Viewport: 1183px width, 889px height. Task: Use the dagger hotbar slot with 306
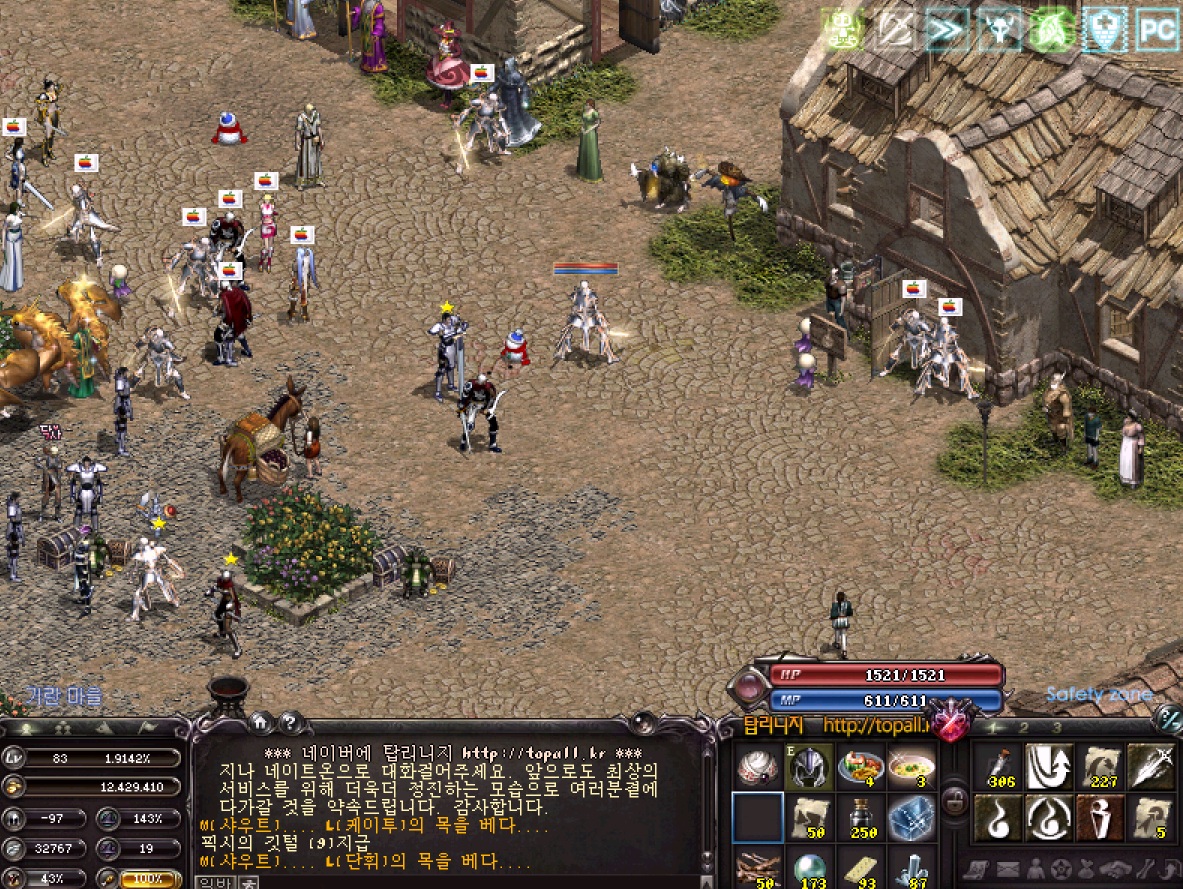pyautogui.click(x=997, y=767)
